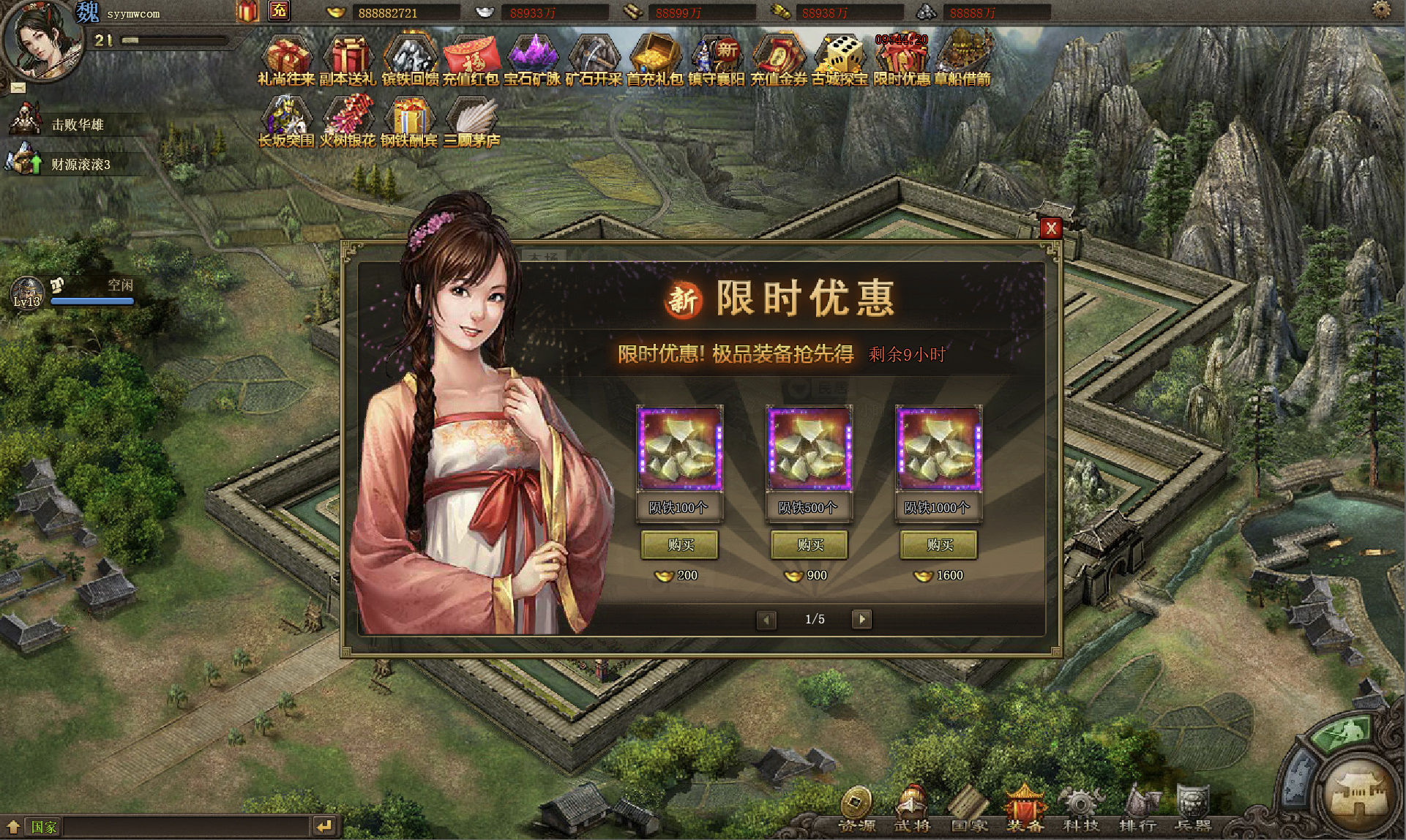Go to the next offer page
This screenshot has height=840, width=1406.
[862, 619]
